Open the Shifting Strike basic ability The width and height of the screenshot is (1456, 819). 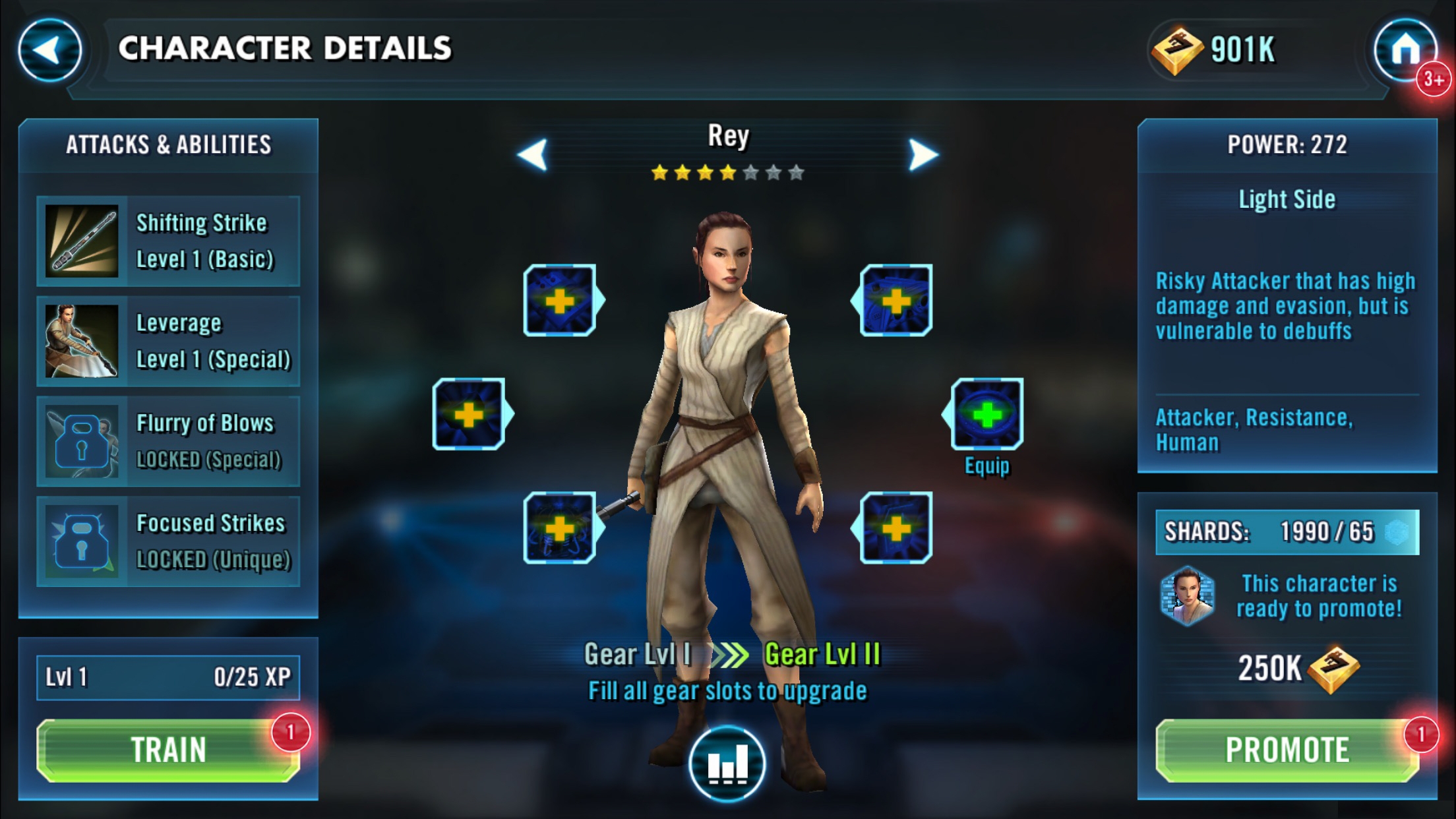coord(168,241)
